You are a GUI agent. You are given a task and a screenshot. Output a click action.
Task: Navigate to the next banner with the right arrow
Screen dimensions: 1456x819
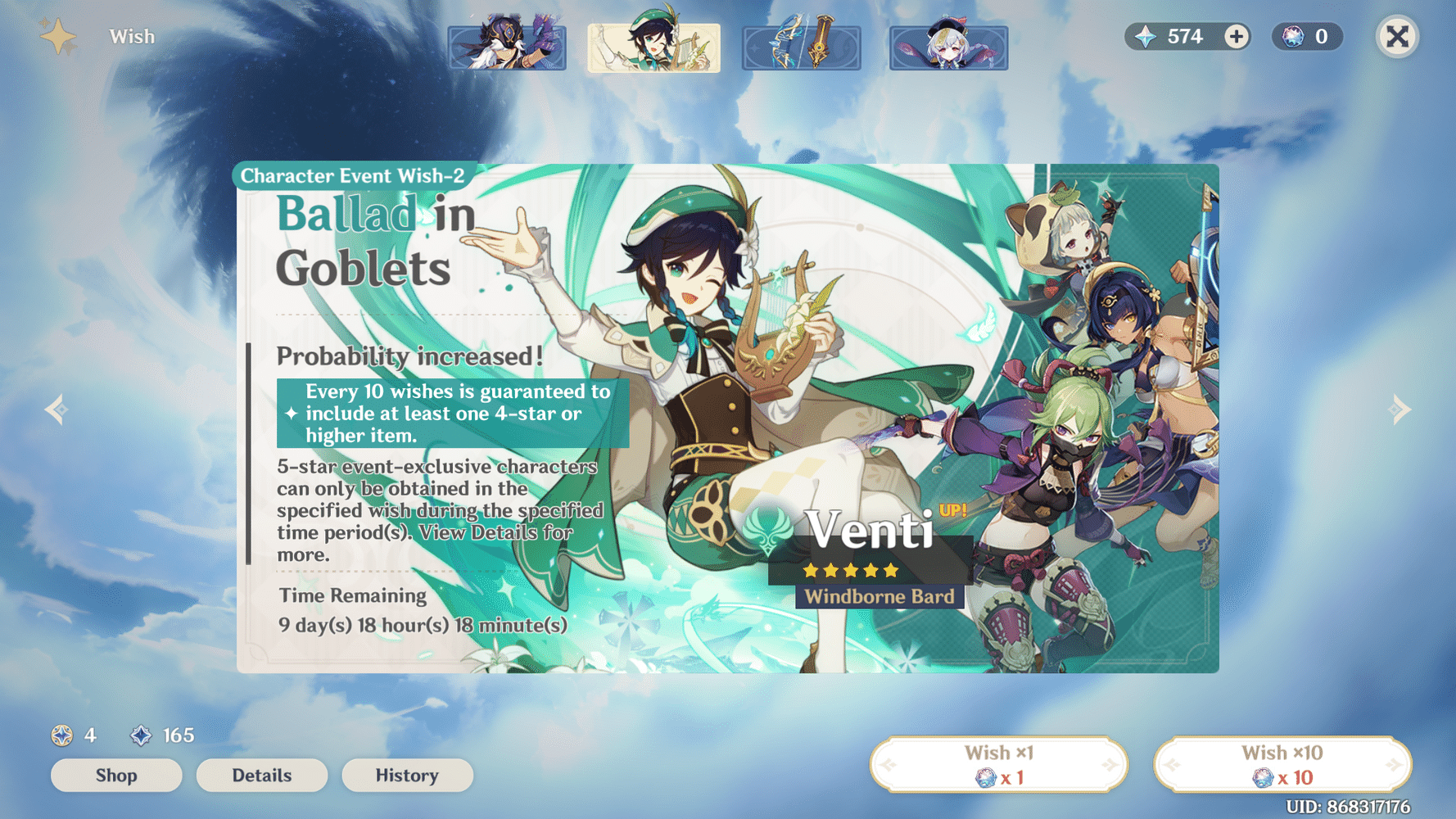point(1399,409)
